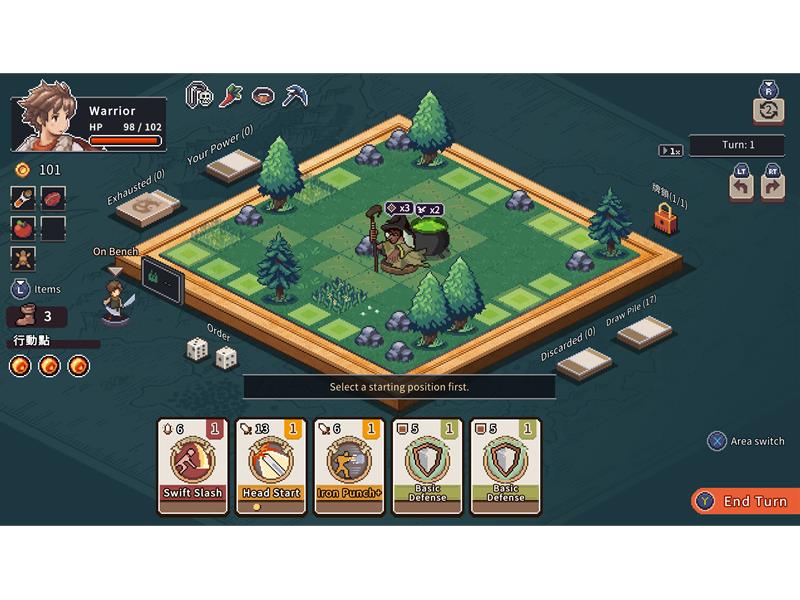Select the torch item slot
Viewport: 800px width, 600px height.
(x=24, y=196)
